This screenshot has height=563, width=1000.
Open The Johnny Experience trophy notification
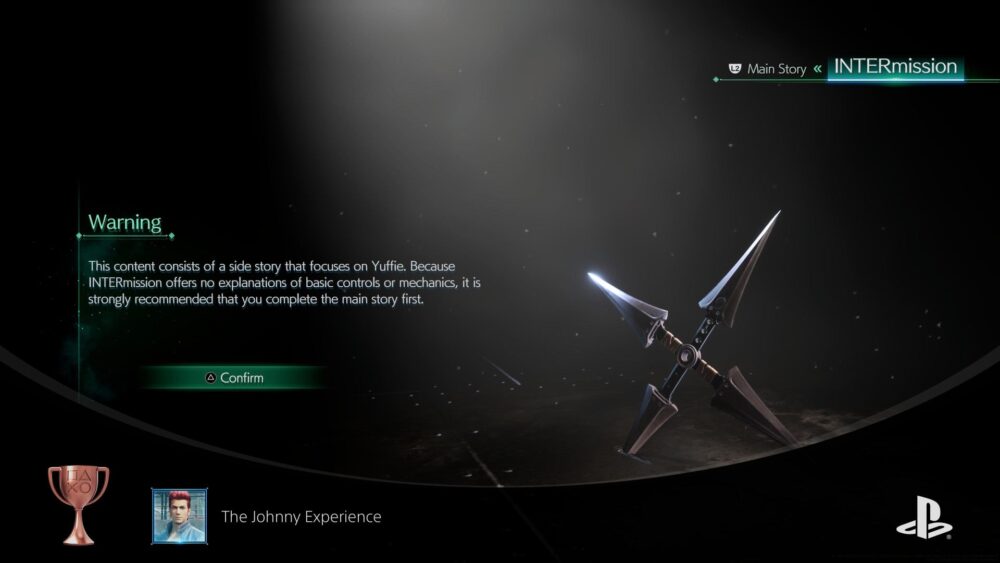coord(301,517)
